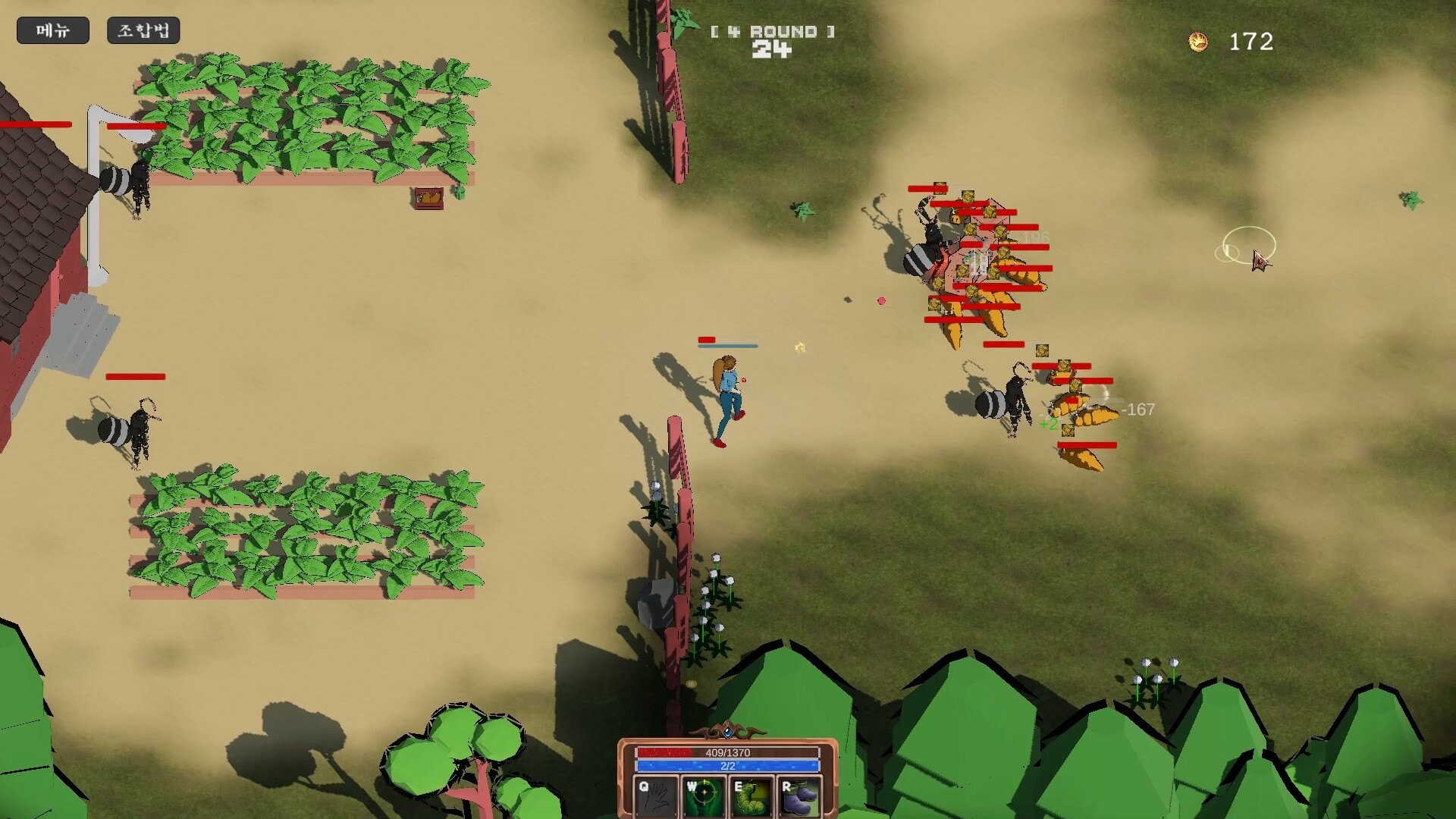The width and height of the screenshot is (1456, 819).
Task: Click the 4 ROUND counter display
Action: 771,33
